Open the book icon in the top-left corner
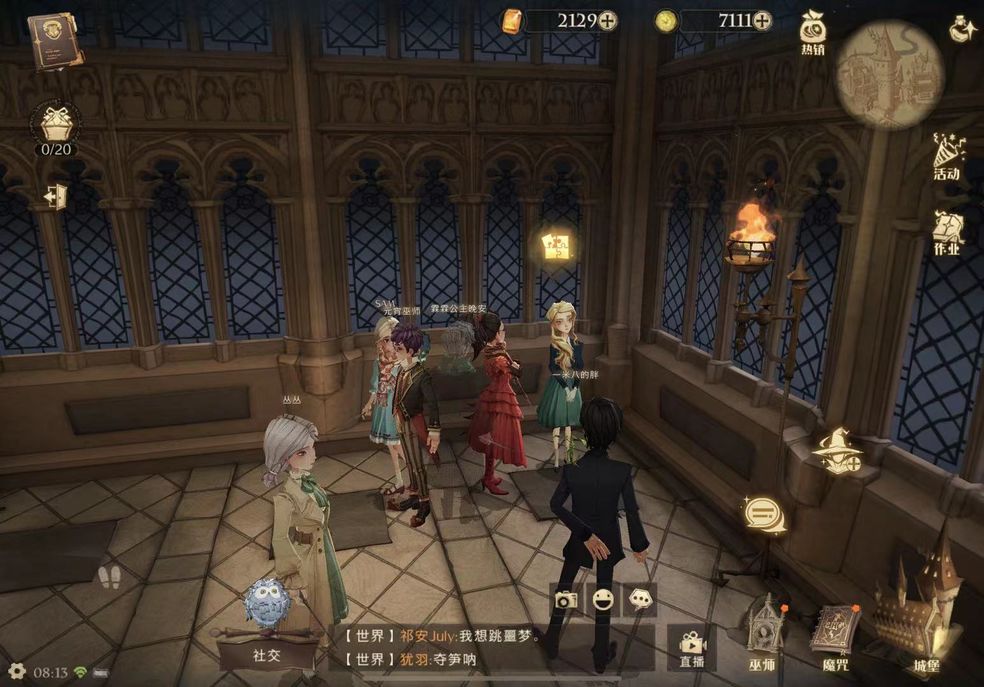Screen dimensions: 984x687 [x=55, y=40]
